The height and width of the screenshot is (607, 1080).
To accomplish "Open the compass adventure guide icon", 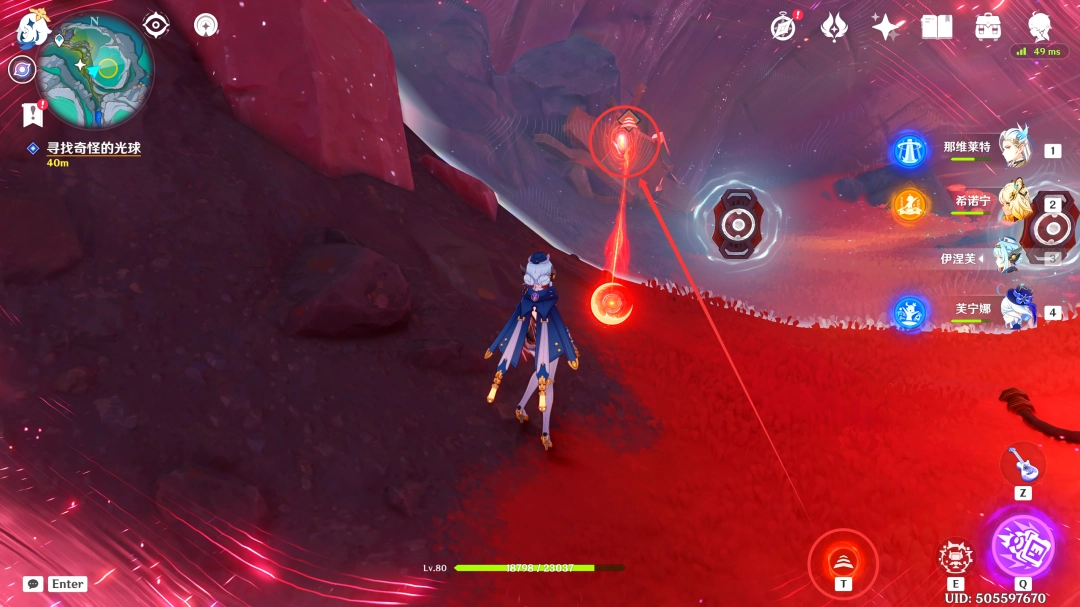I will coord(783,27).
